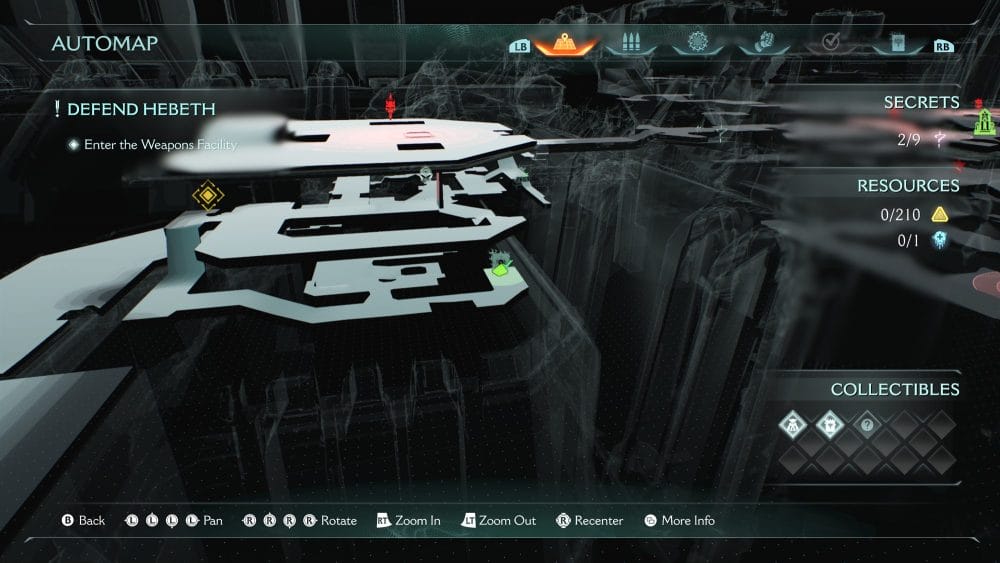Click the Defend Hebeth objective header
The height and width of the screenshot is (563, 1000).
point(141,109)
